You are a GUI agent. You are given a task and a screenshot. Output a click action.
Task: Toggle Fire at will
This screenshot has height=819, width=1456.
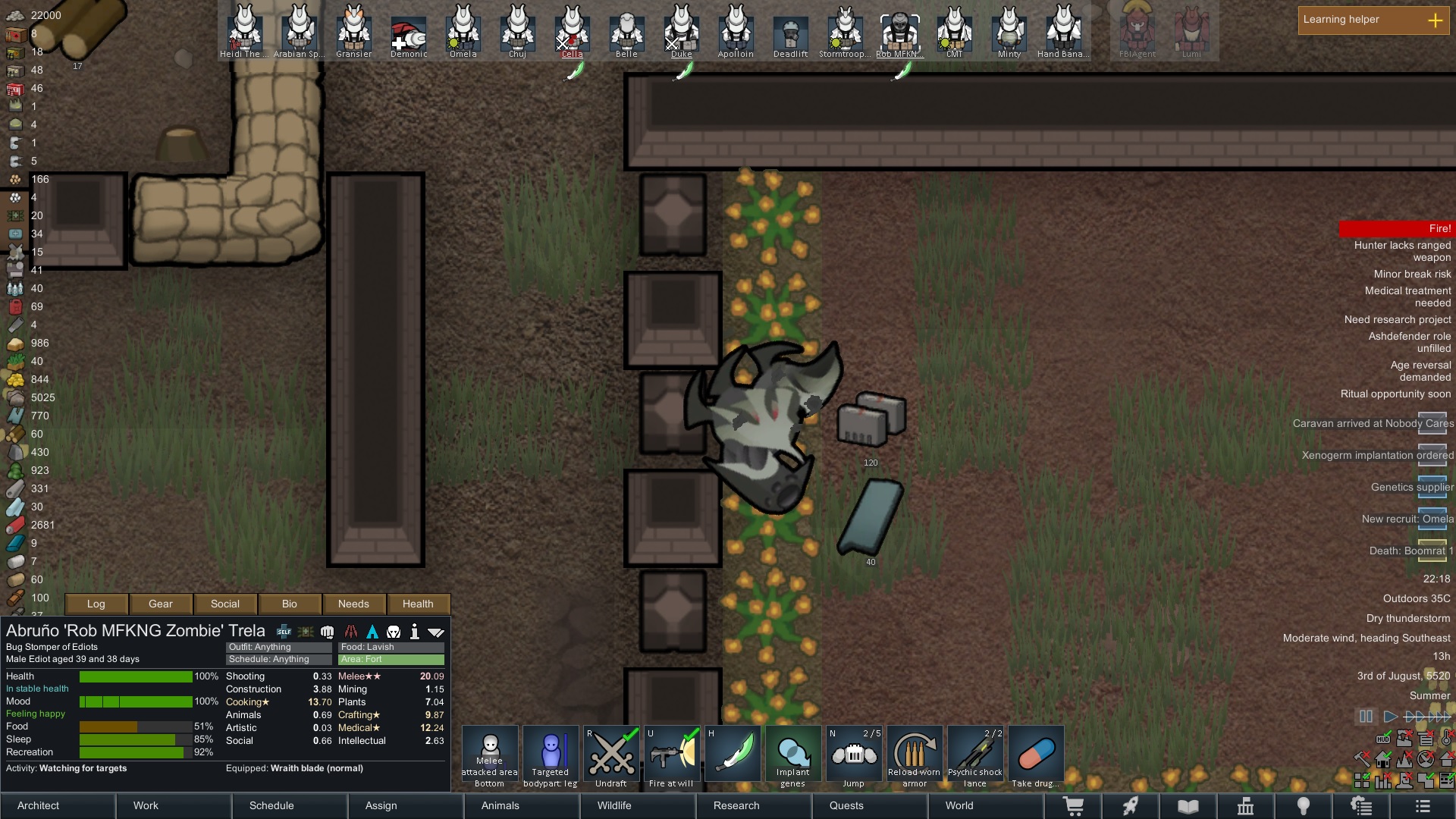click(672, 757)
